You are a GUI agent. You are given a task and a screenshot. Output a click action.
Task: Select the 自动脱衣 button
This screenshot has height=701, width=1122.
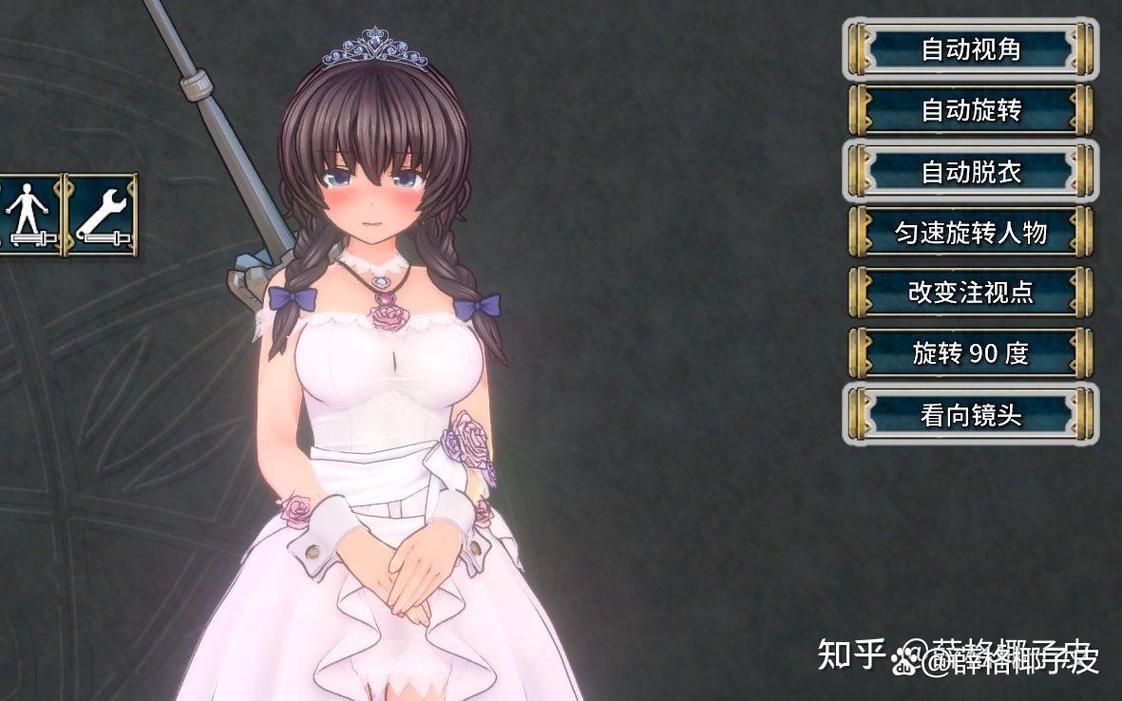pos(970,171)
